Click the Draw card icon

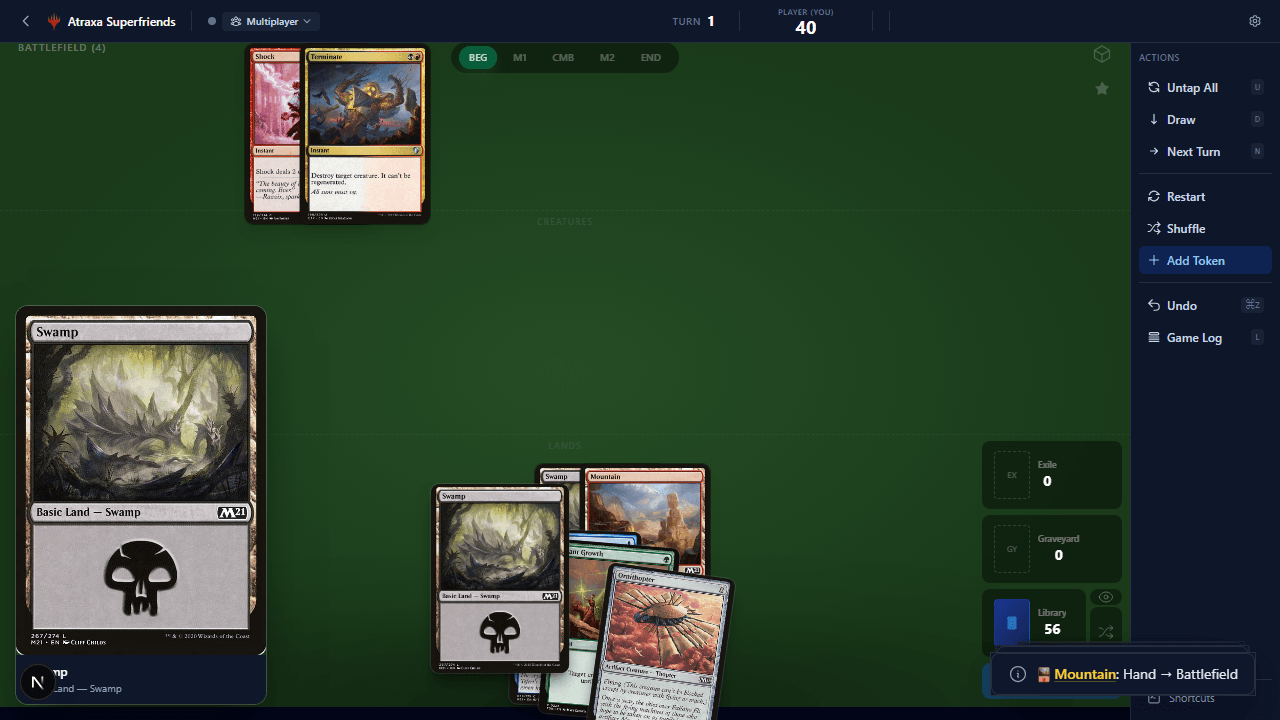(1153, 119)
